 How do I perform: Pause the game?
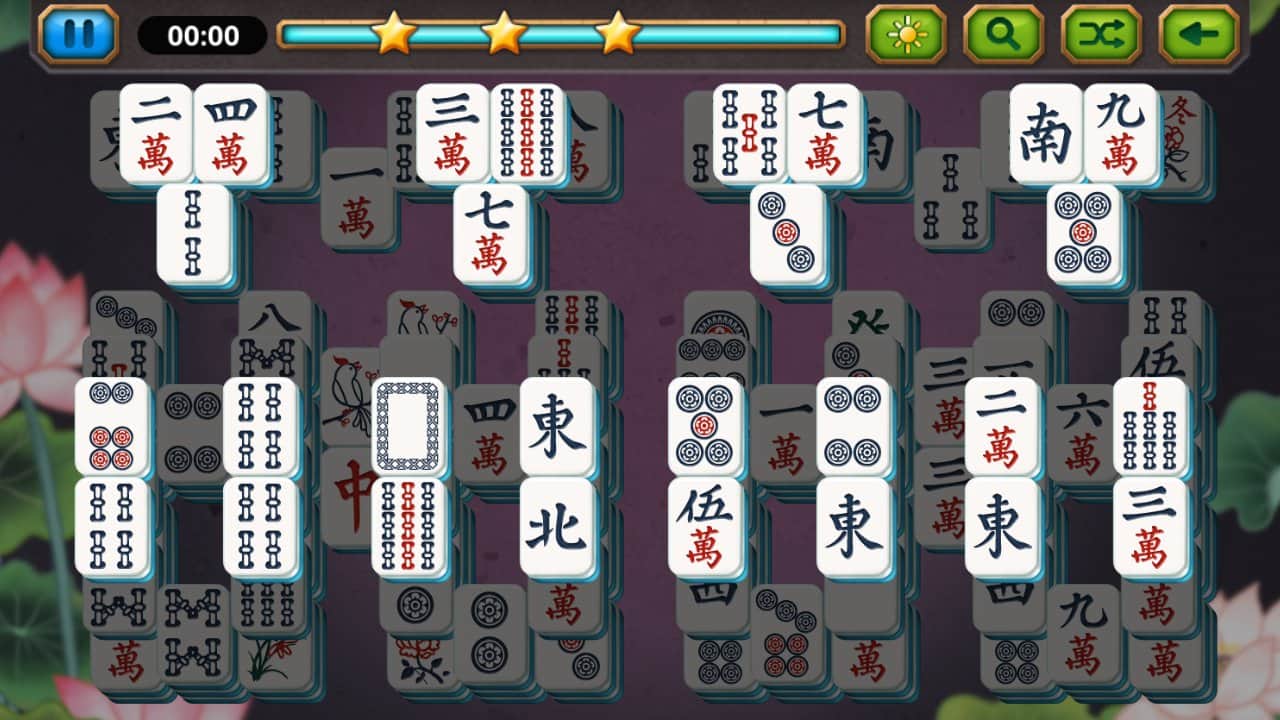click(x=79, y=31)
